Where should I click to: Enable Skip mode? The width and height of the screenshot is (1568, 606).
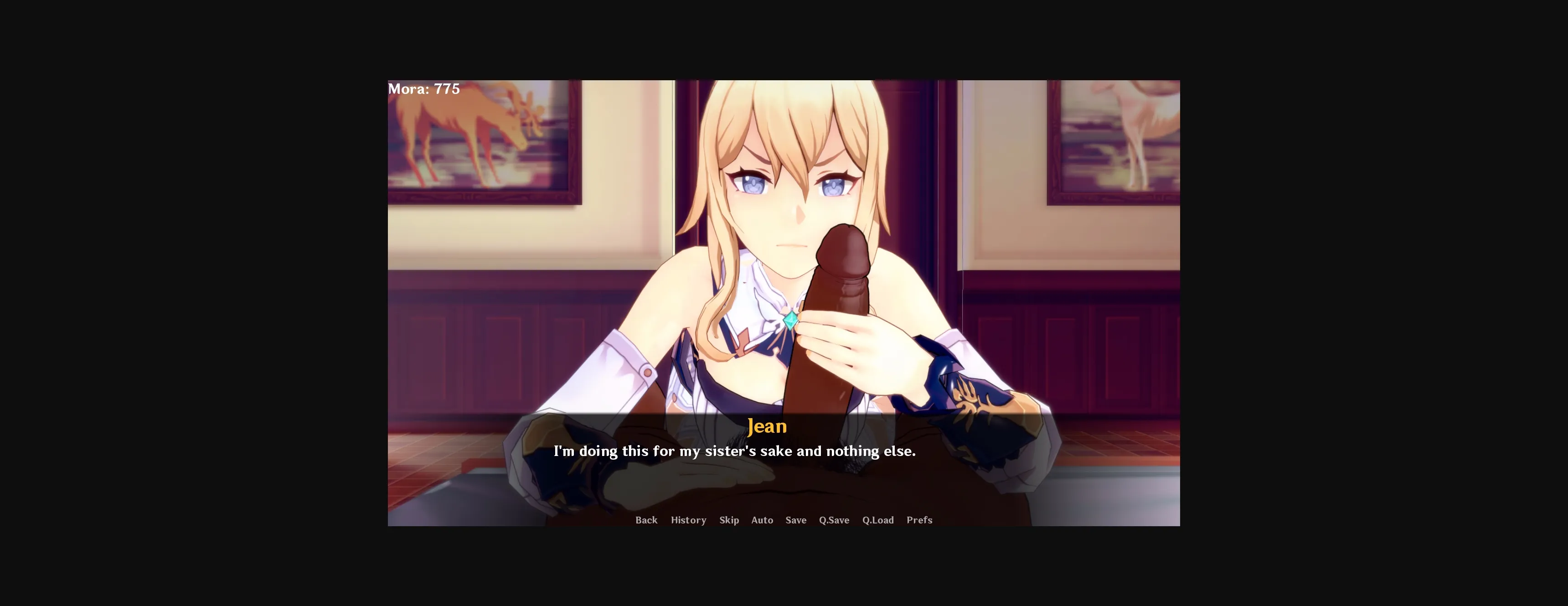pyautogui.click(x=728, y=520)
